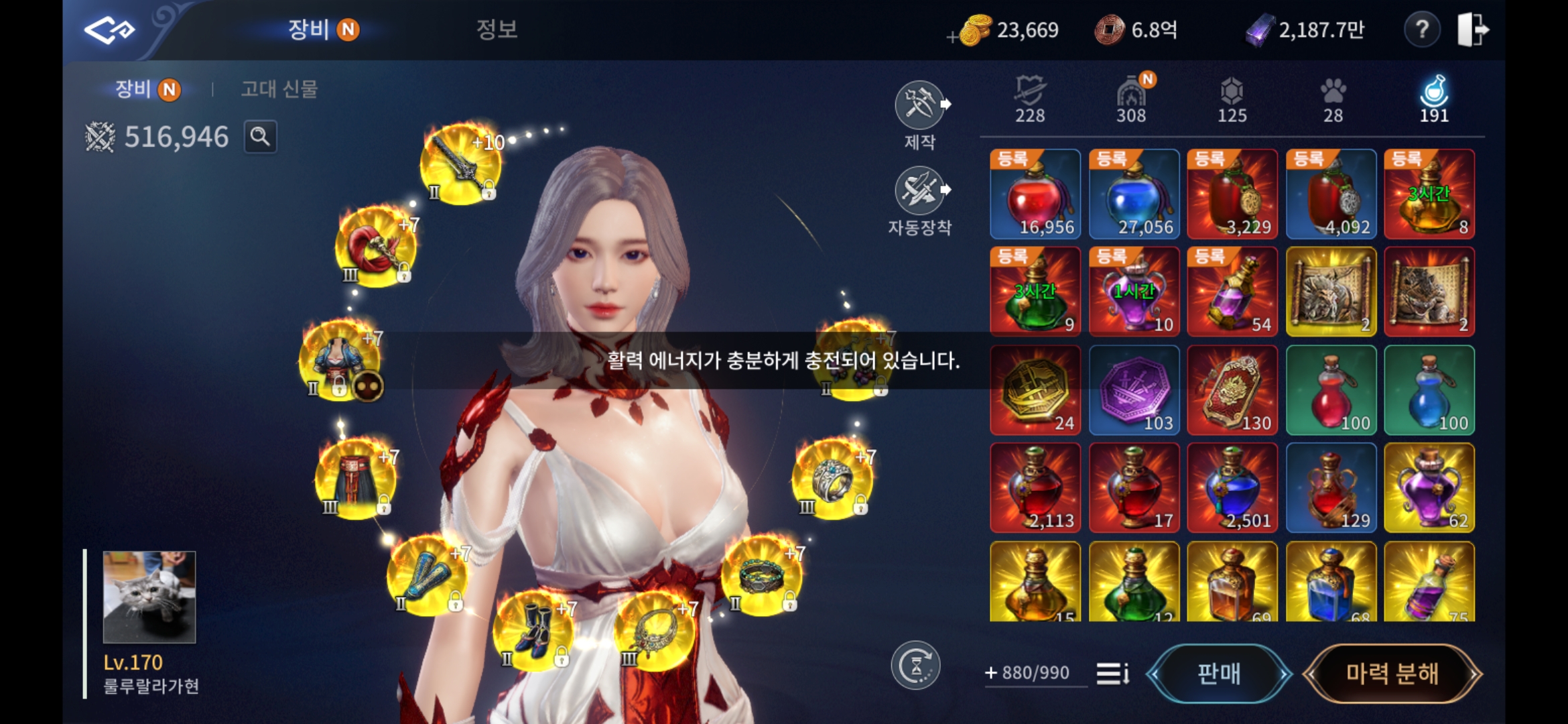The image size is (1568, 724).
Task: Select the blue potion stack of 27,056
Action: [x=1134, y=194]
